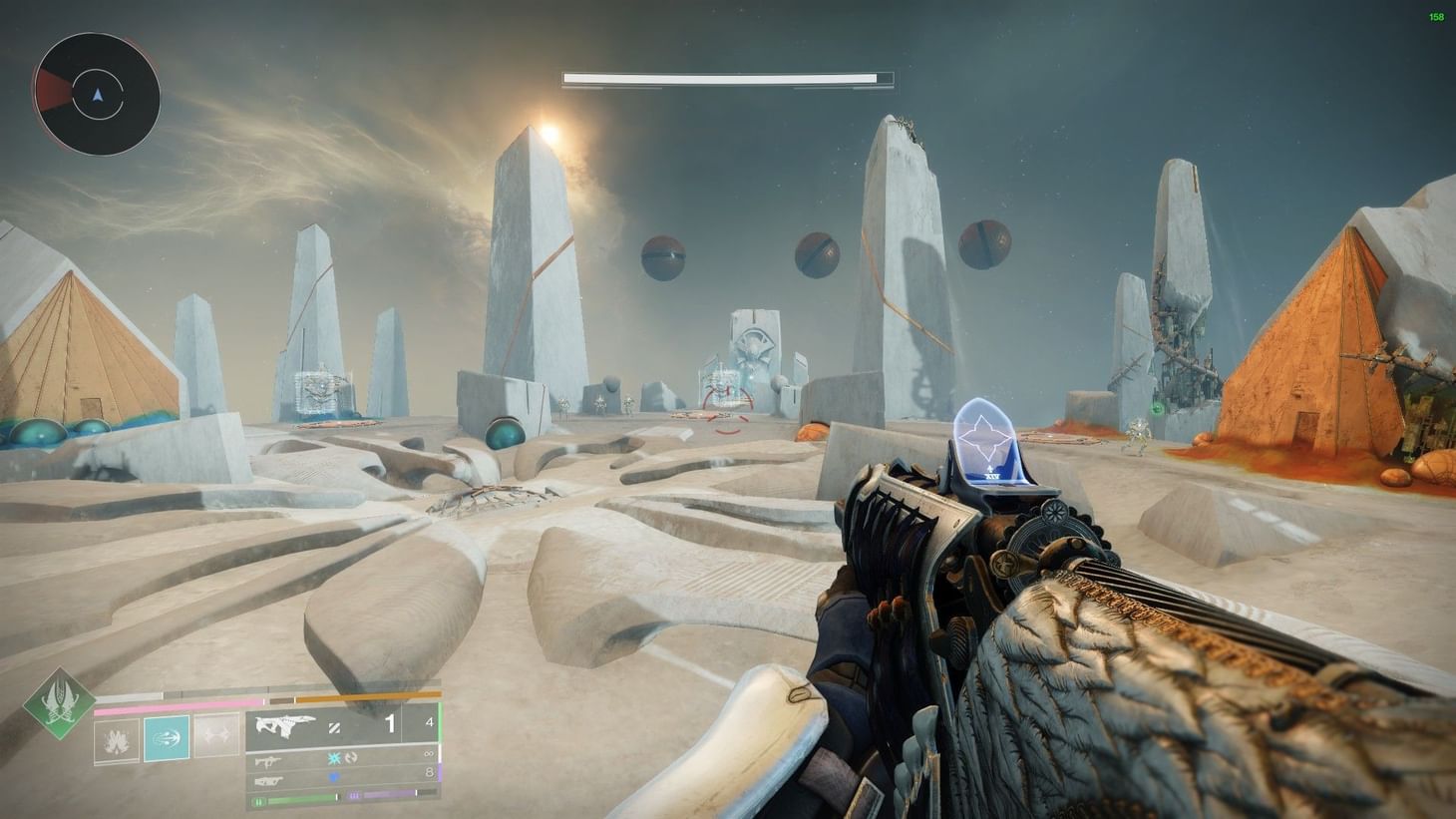Screen dimensions: 1456x819
Task: Click the faded wings buff icon
Action: 216,734
